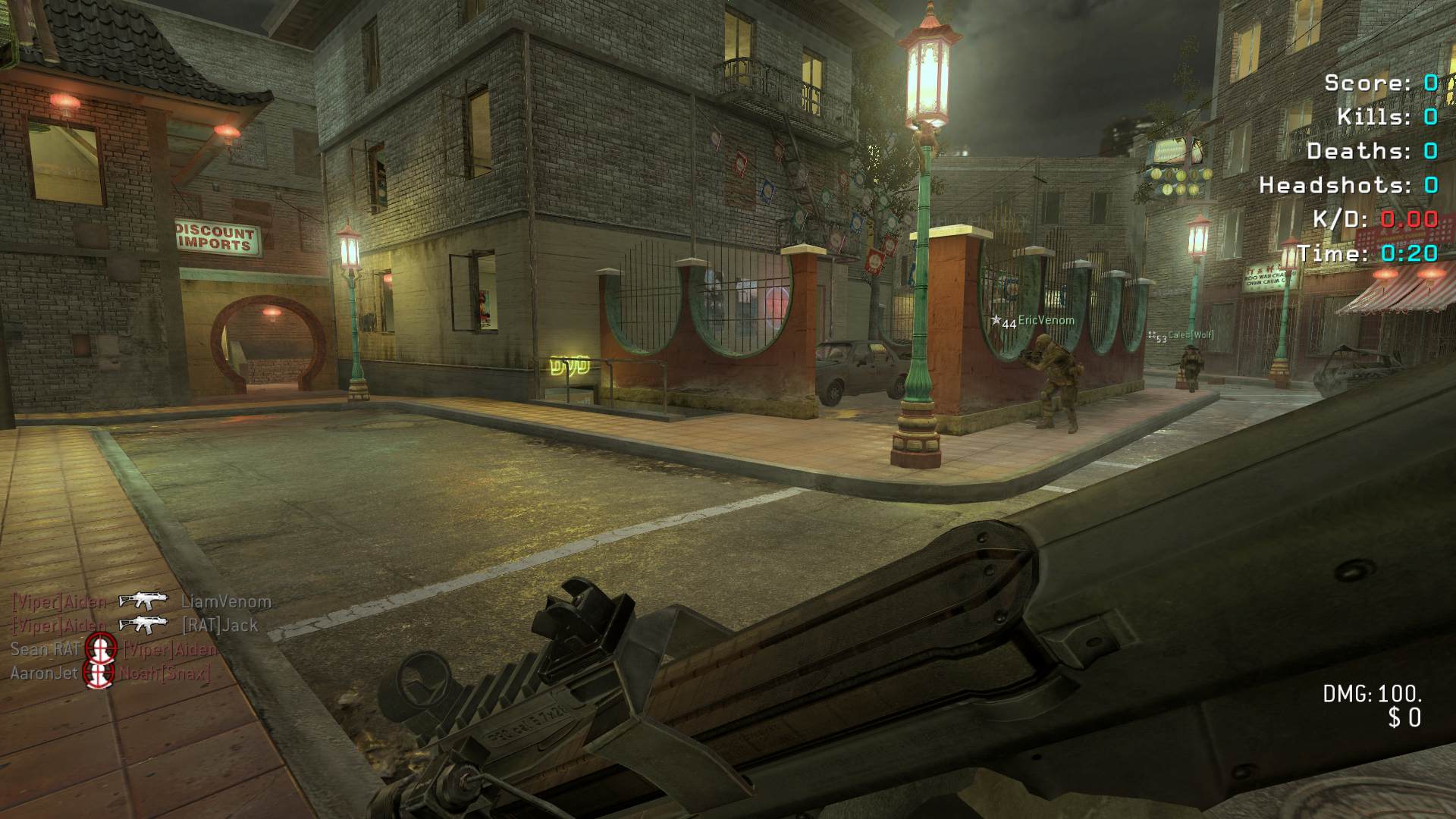Select the kill feed entry for LiamVenom

click(x=142, y=602)
